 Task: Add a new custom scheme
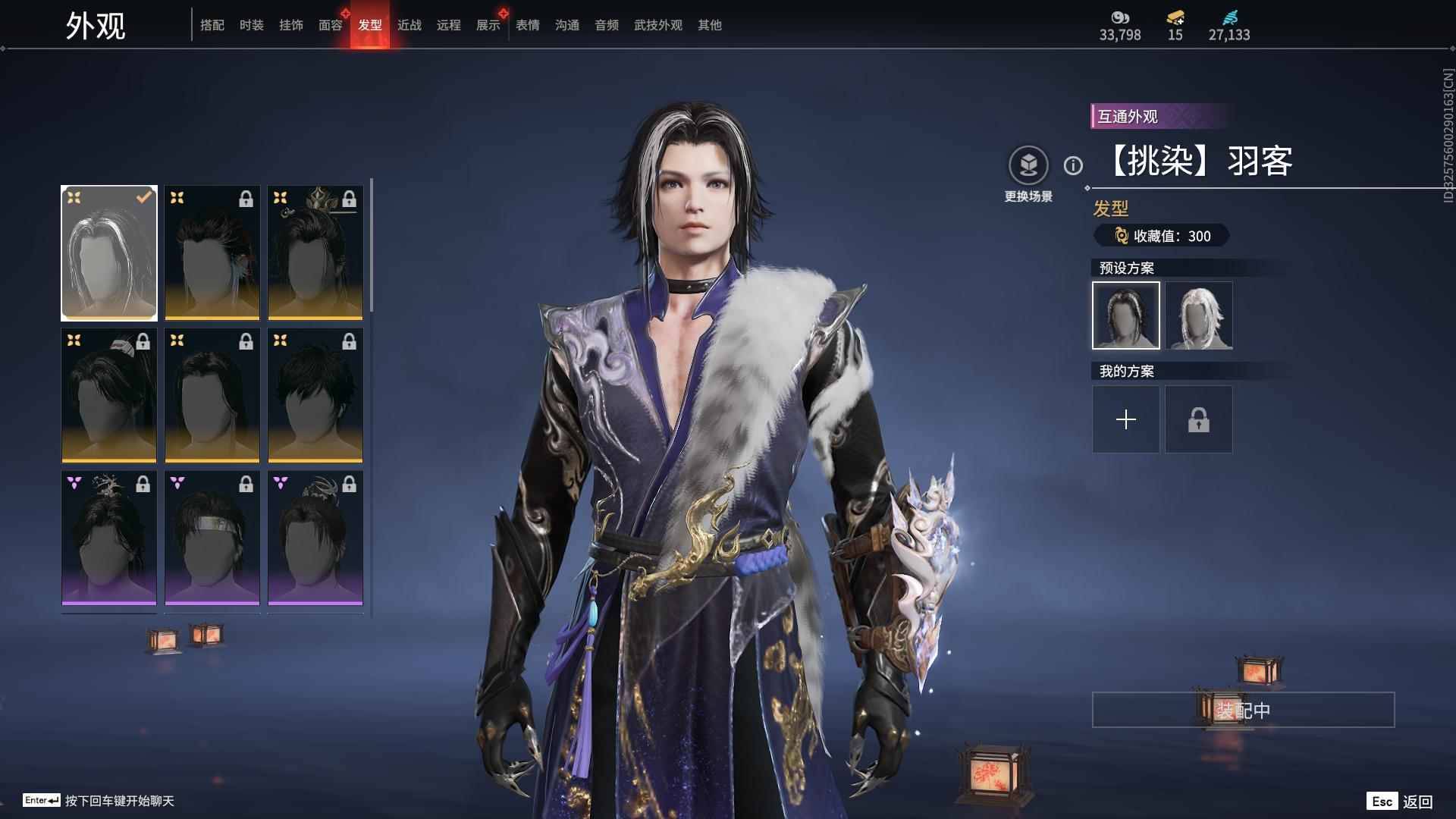coord(1125,419)
